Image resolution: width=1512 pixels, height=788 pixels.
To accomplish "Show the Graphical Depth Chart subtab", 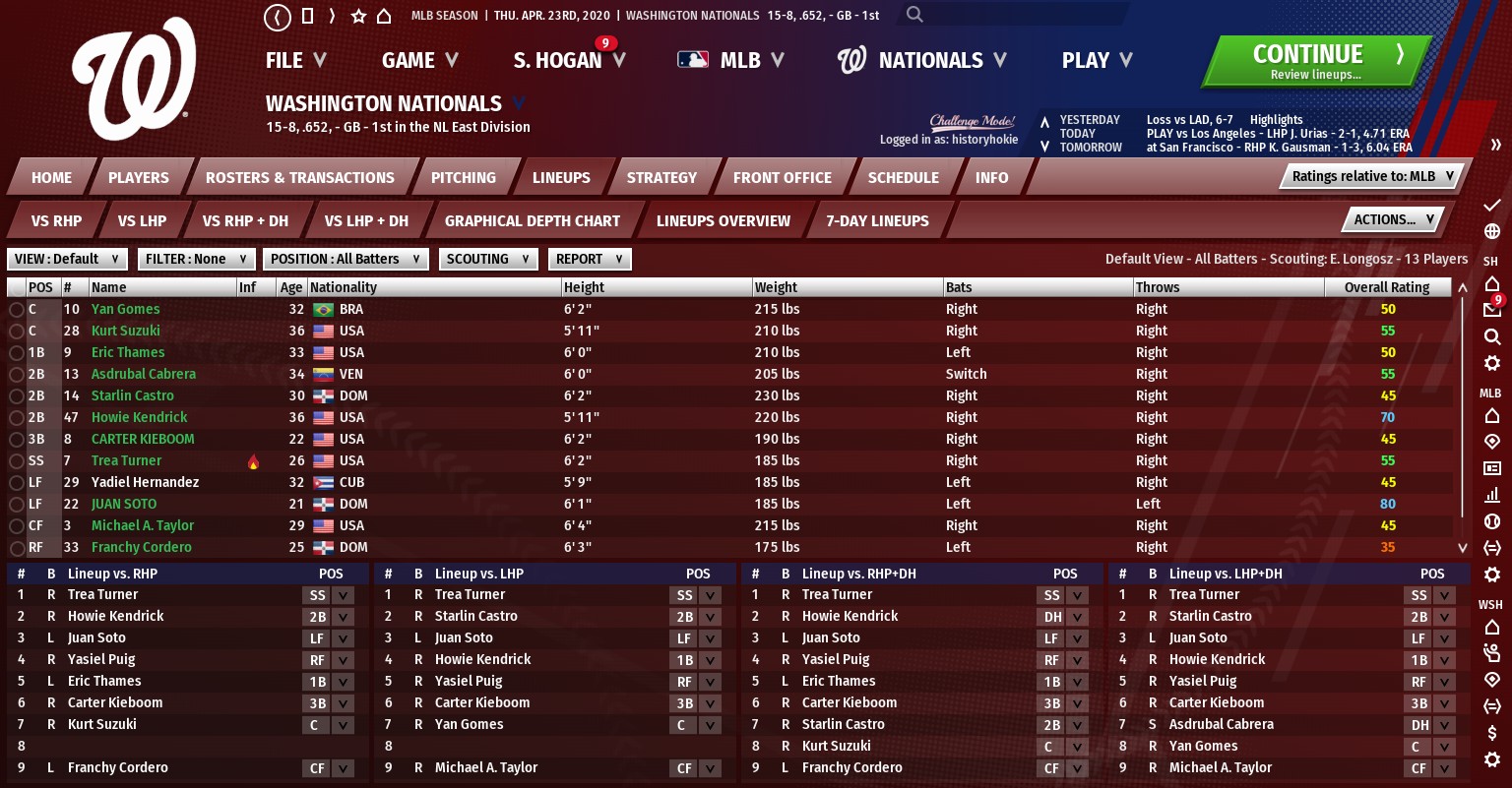I will coord(532,221).
